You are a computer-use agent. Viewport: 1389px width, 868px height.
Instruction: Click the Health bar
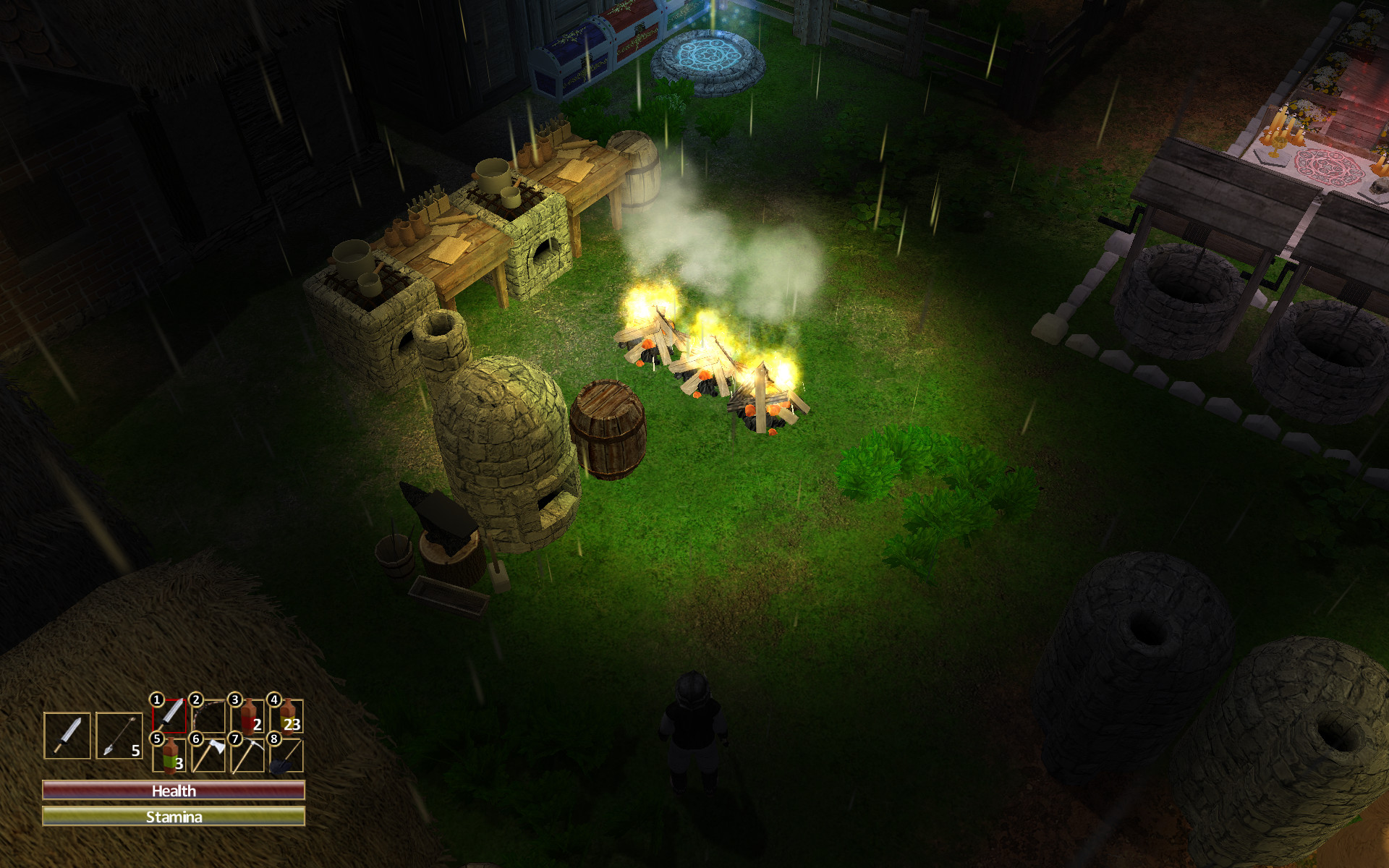(172, 791)
